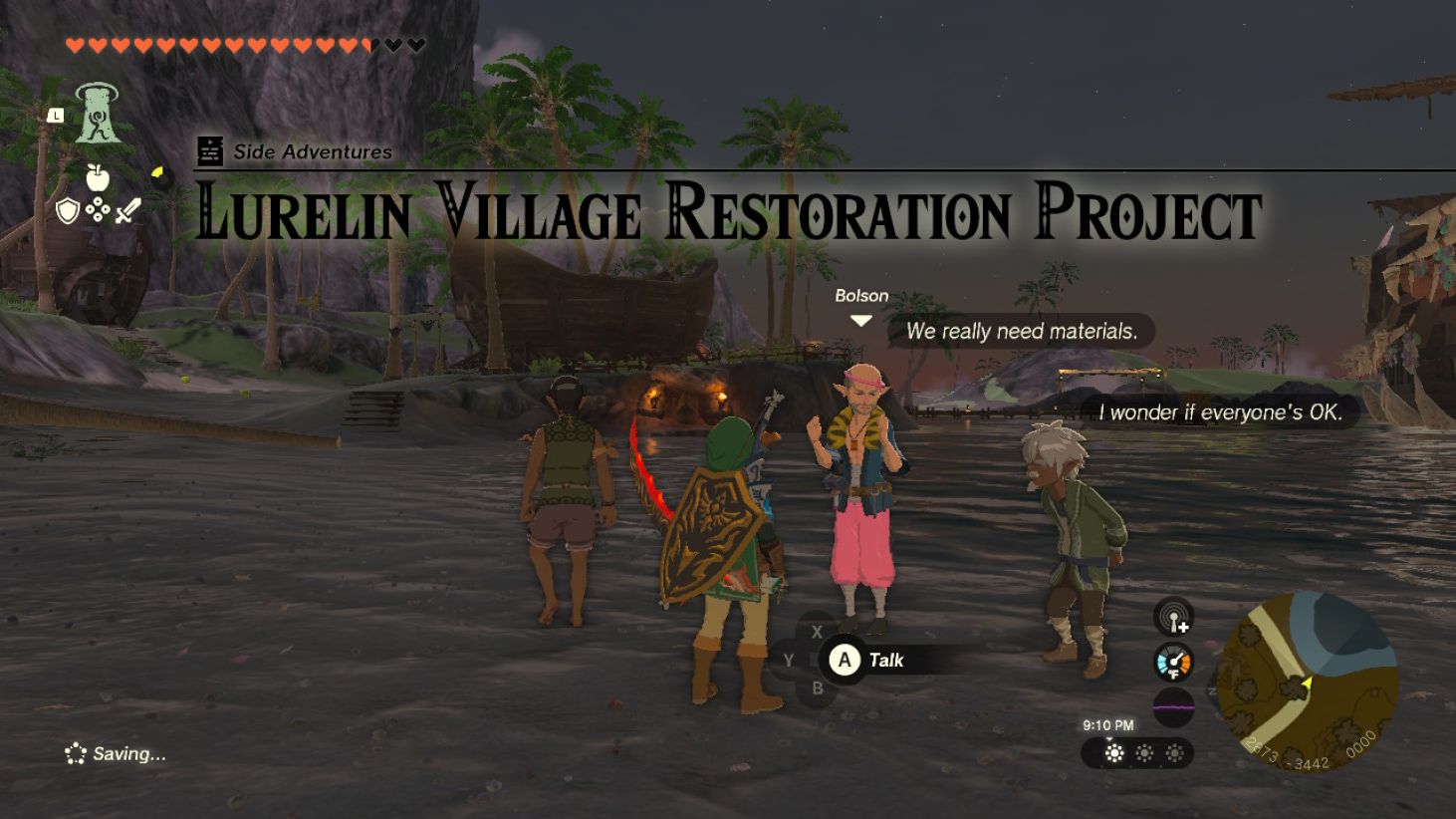Click the shield icon near the d-pad indicator

[67, 211]
